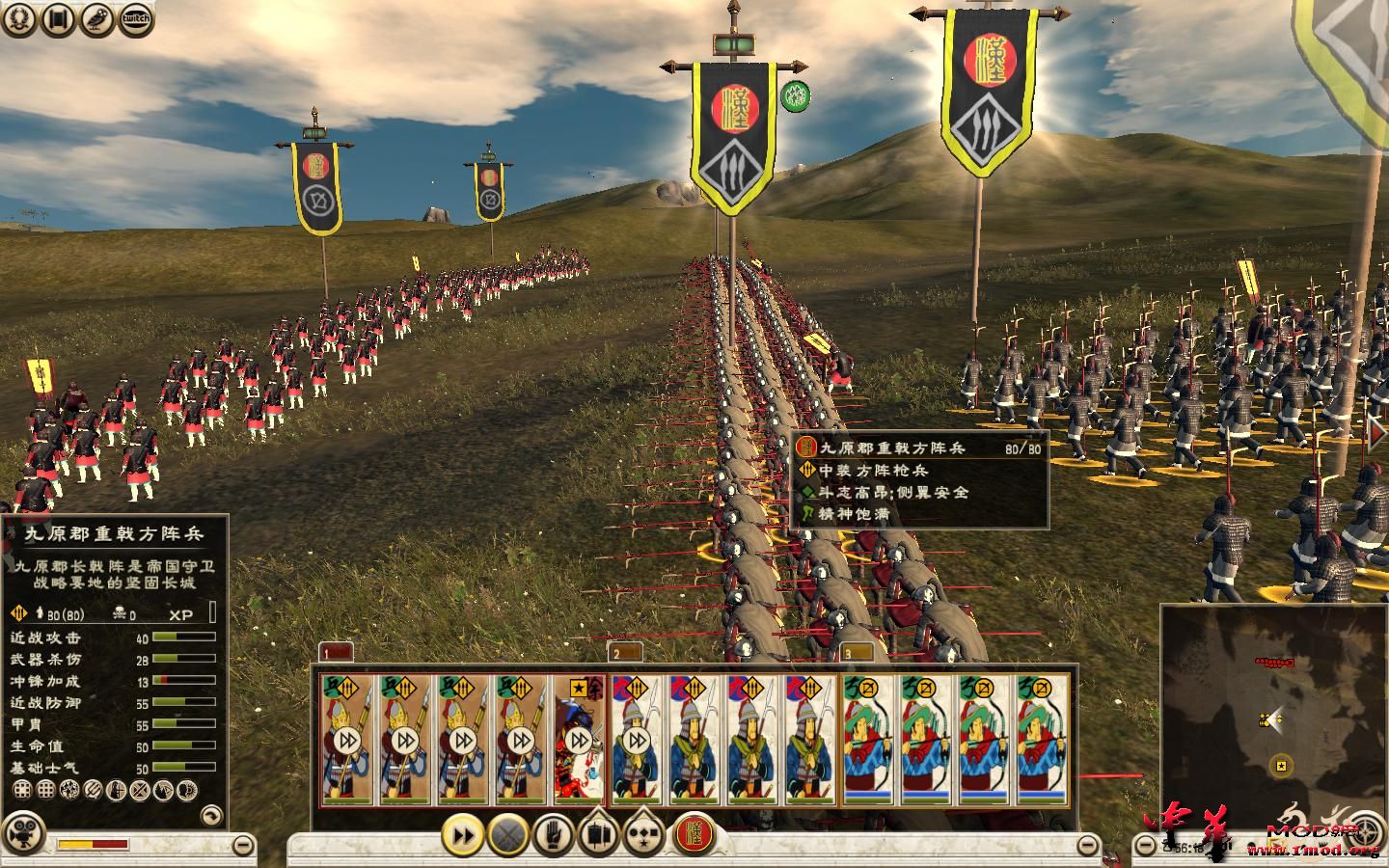Screen dimensions: 1389x868
Task: Open the Twitch streaming button
Action: click(x=136, y=18)
